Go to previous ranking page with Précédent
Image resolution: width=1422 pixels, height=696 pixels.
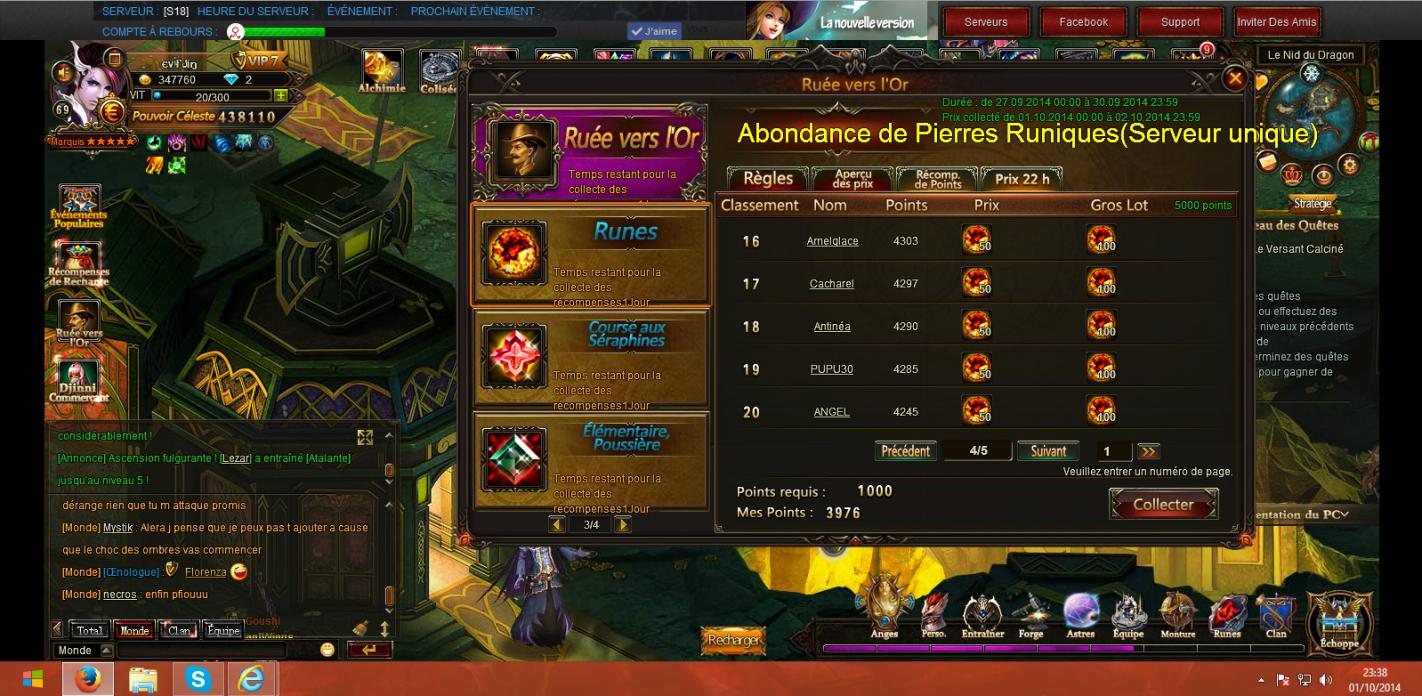905,451
